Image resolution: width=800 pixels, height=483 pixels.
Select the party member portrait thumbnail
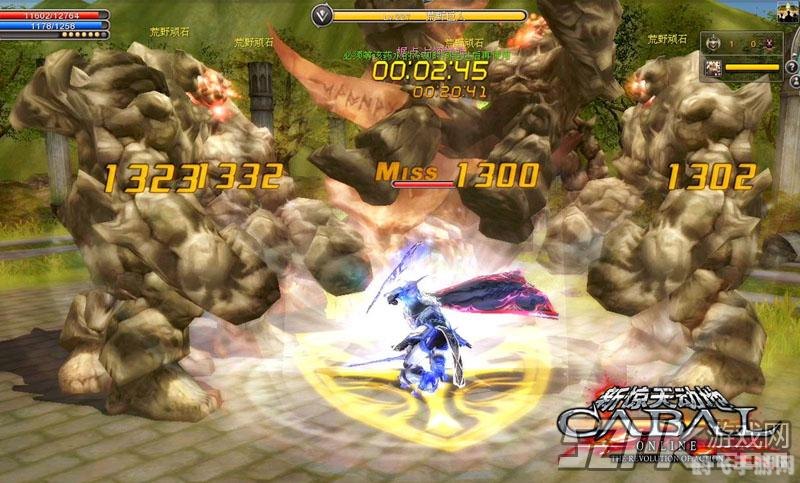pyautogui.click(x=715, y=67)
